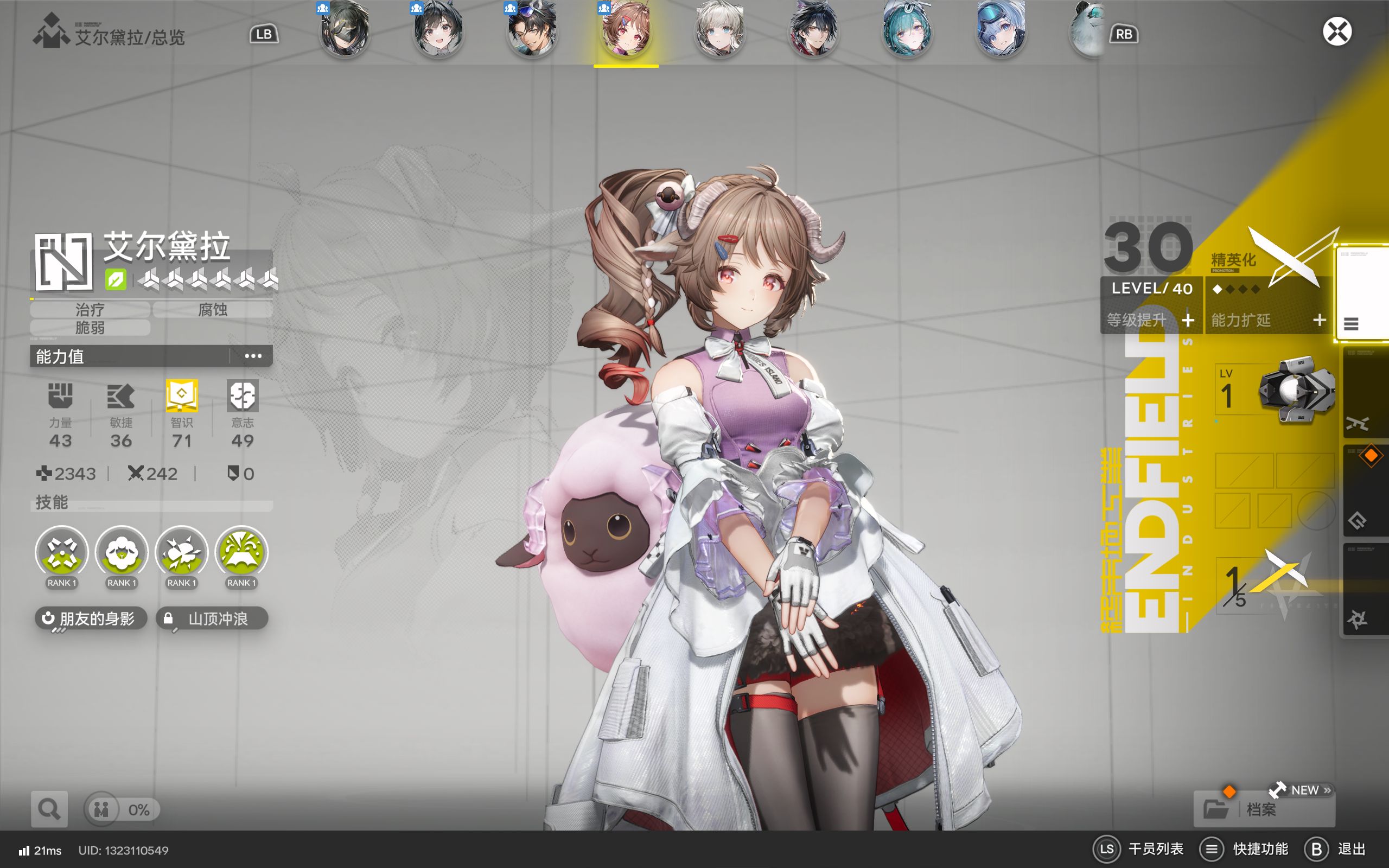Inspect the fourth Rank 1 burst skill
The width and height of the screenshot is (1389, 868).
241,553
